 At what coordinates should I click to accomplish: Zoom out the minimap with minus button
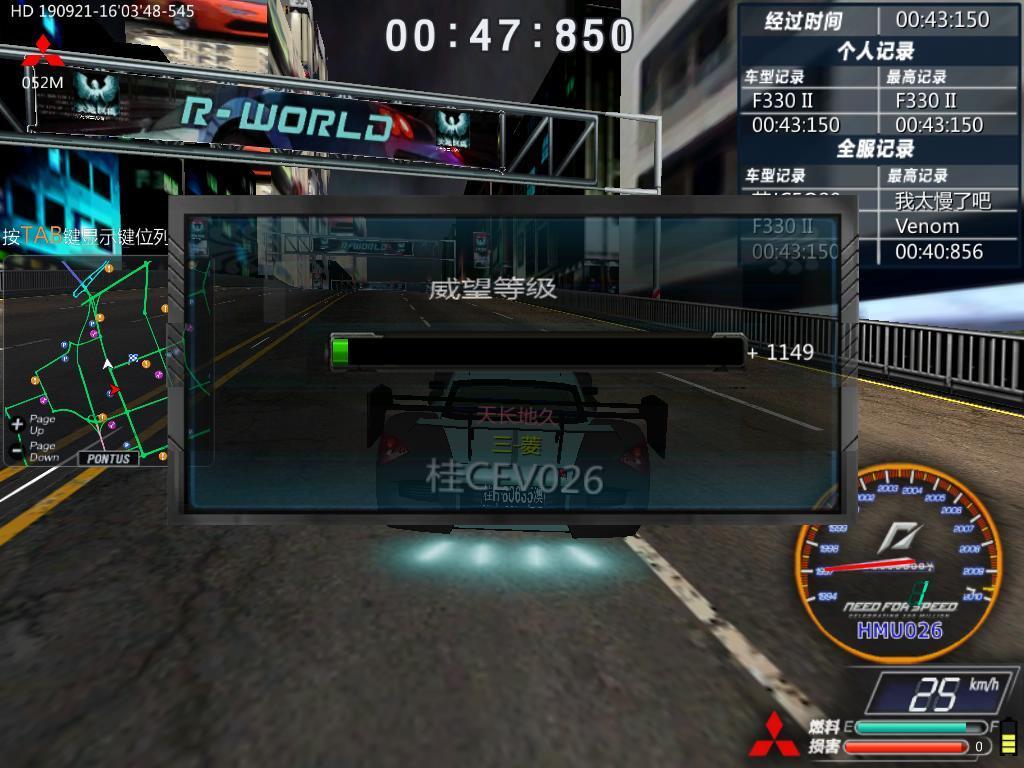17,451
